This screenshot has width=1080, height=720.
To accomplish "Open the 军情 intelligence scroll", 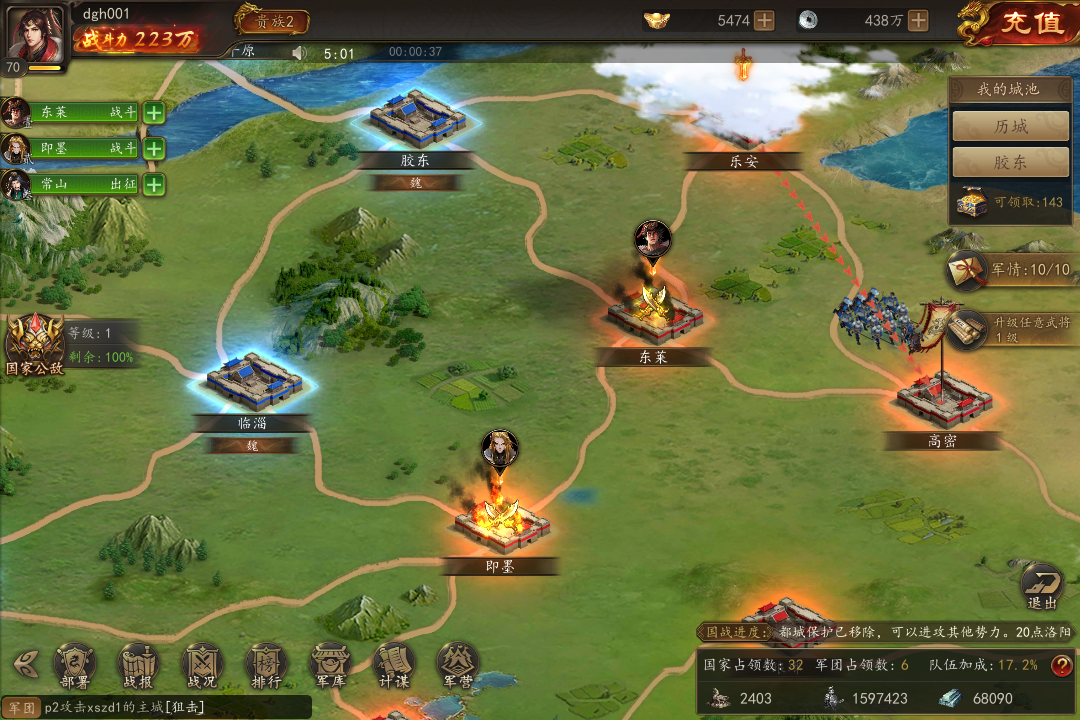I will click(1010, 269).
